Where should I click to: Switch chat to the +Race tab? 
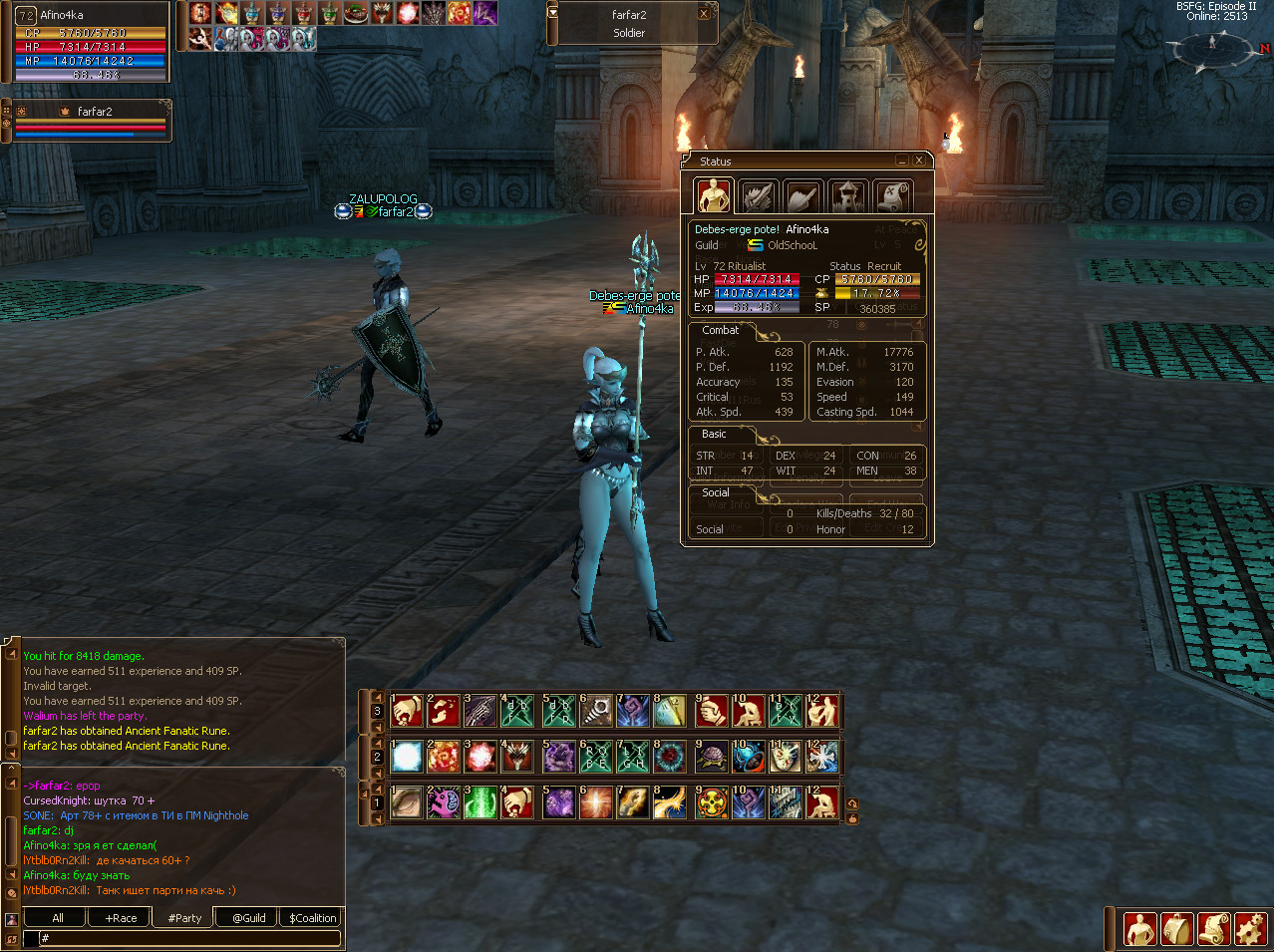pyautogui.click(x=121, y=918)
